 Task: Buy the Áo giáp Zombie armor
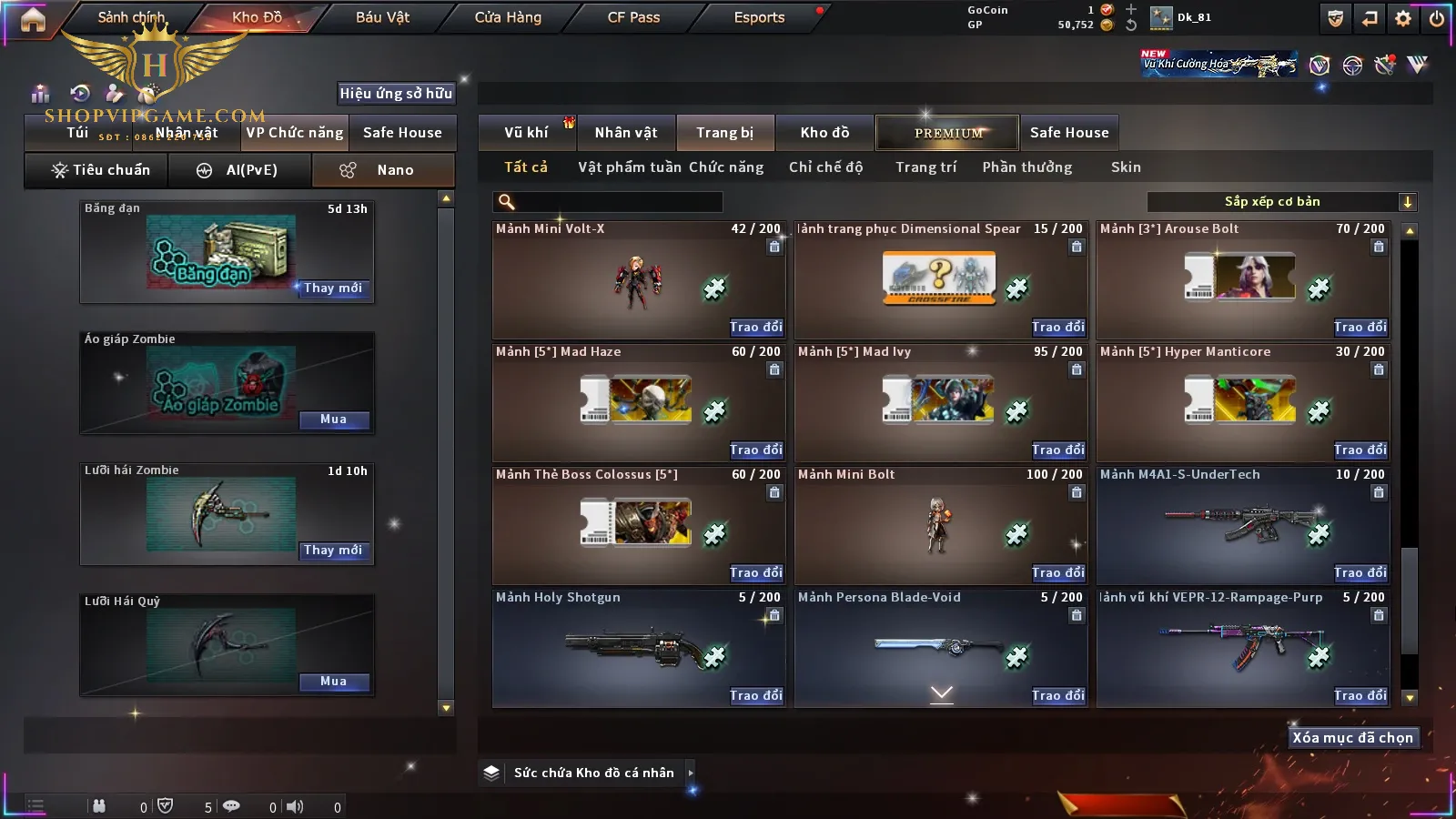333,420
